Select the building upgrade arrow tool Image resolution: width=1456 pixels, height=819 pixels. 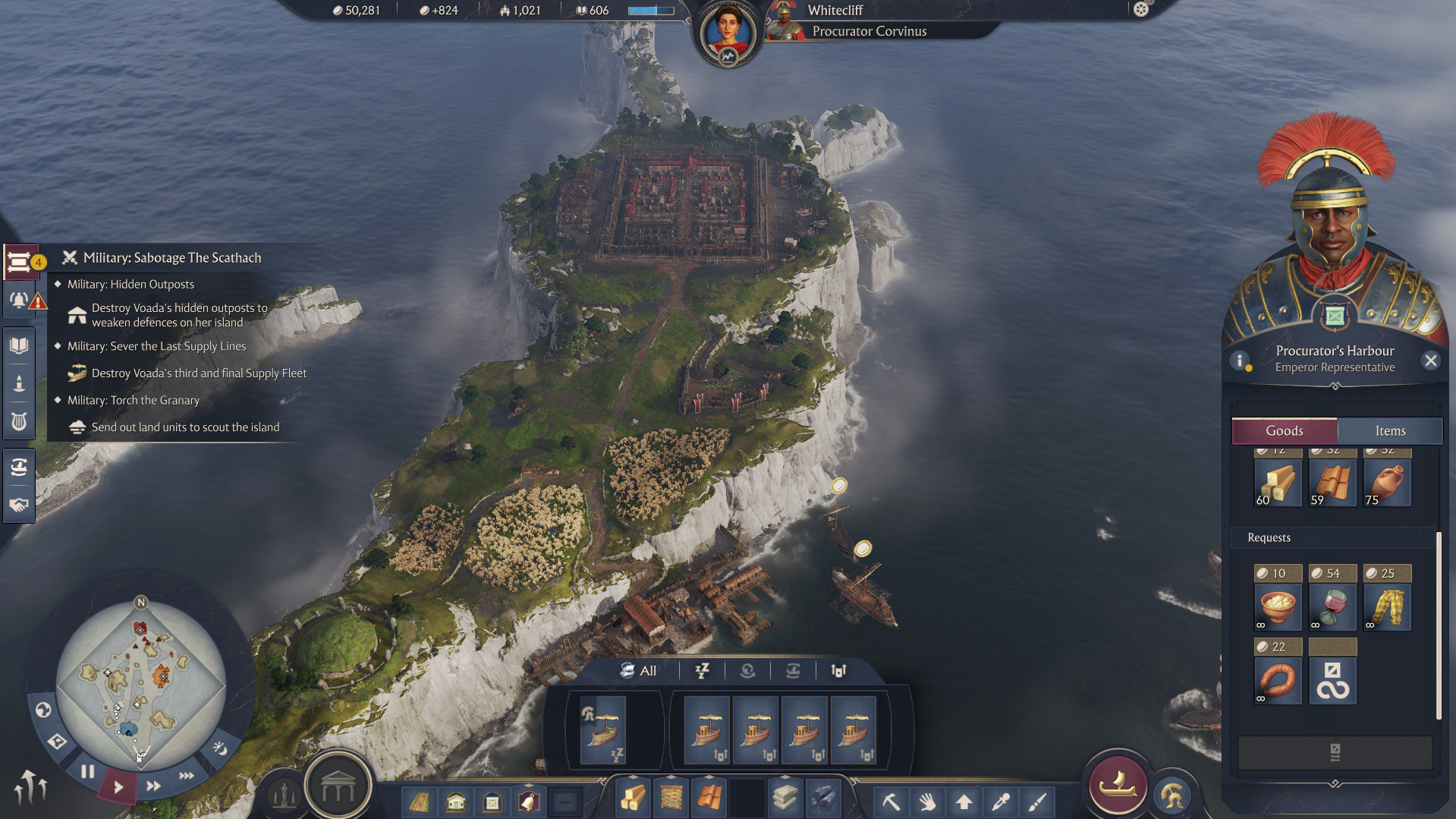[964, 802]
